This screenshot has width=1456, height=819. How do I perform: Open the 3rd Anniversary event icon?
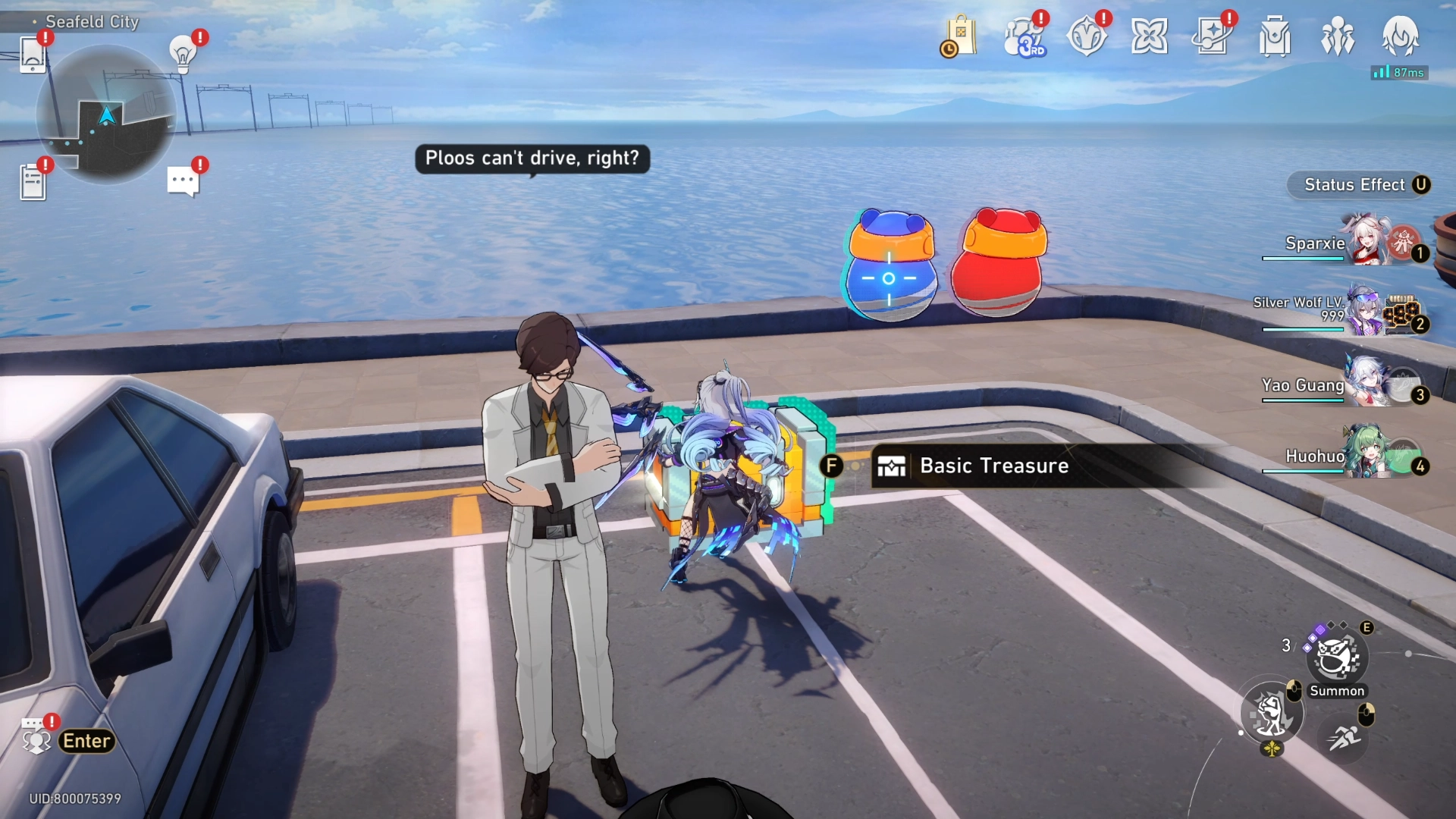1023,36
